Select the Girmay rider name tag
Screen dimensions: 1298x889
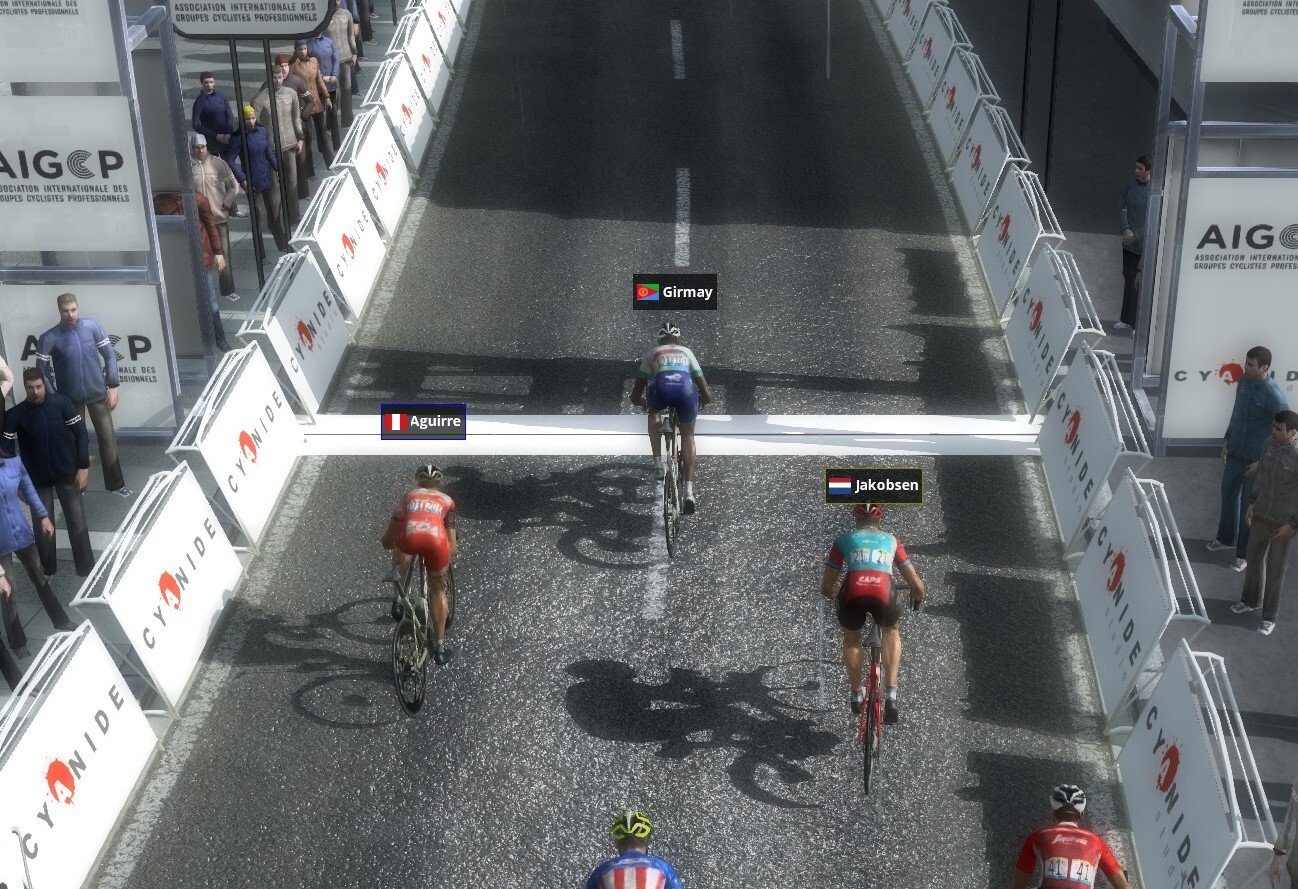675,292
